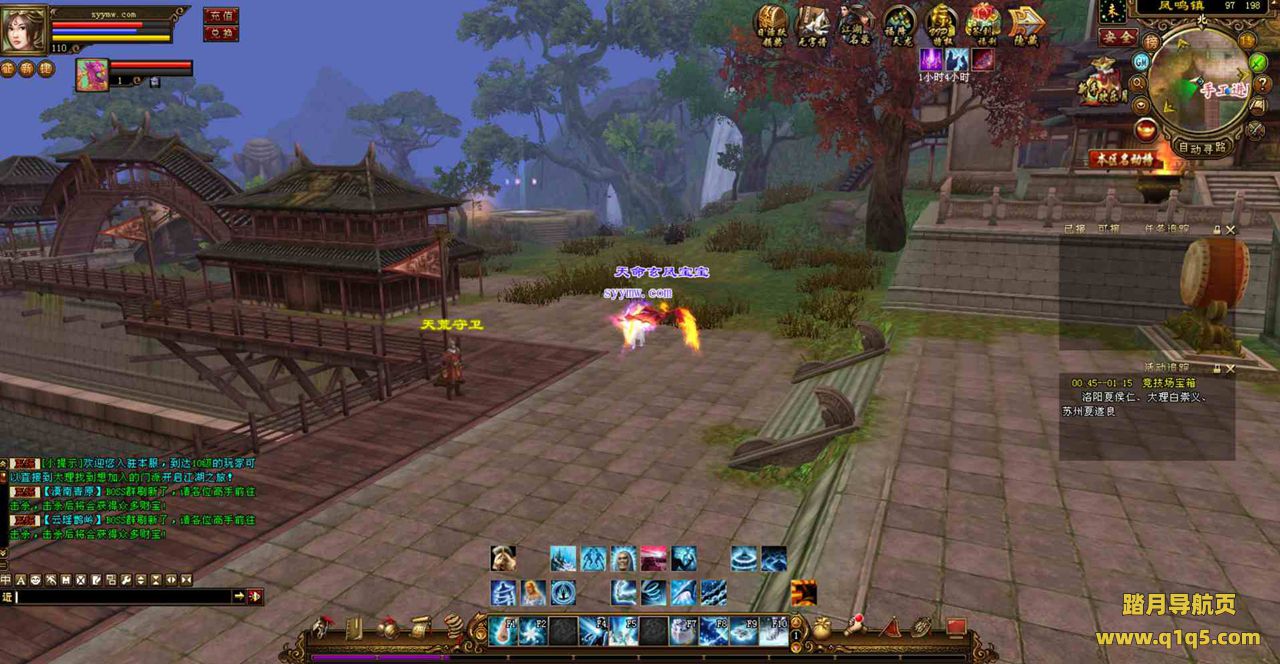Use the F1 hotbar skill
This screenshot has width=1280, height=664.
(503, 630)
